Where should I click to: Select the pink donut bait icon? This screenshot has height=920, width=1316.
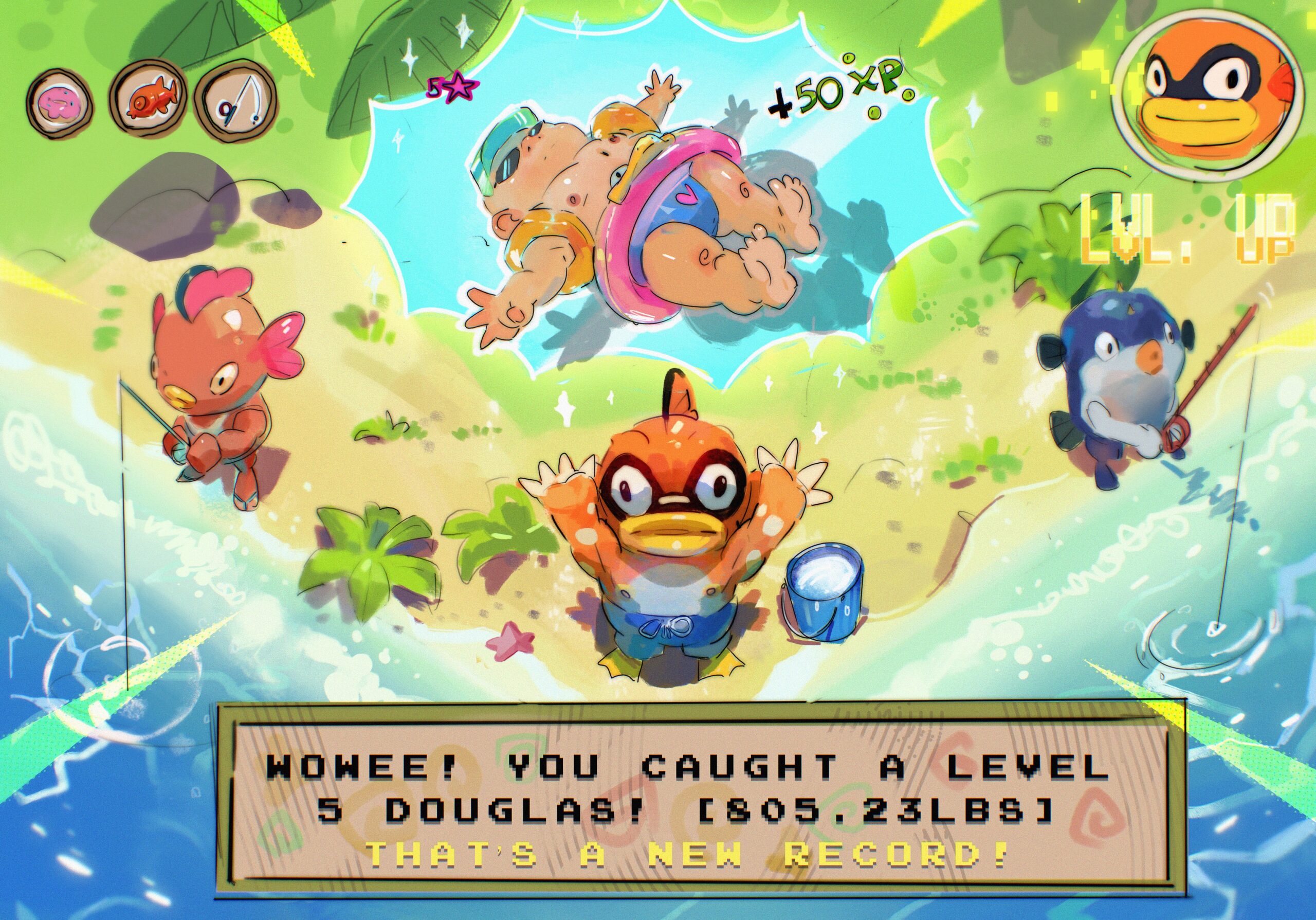59,102
